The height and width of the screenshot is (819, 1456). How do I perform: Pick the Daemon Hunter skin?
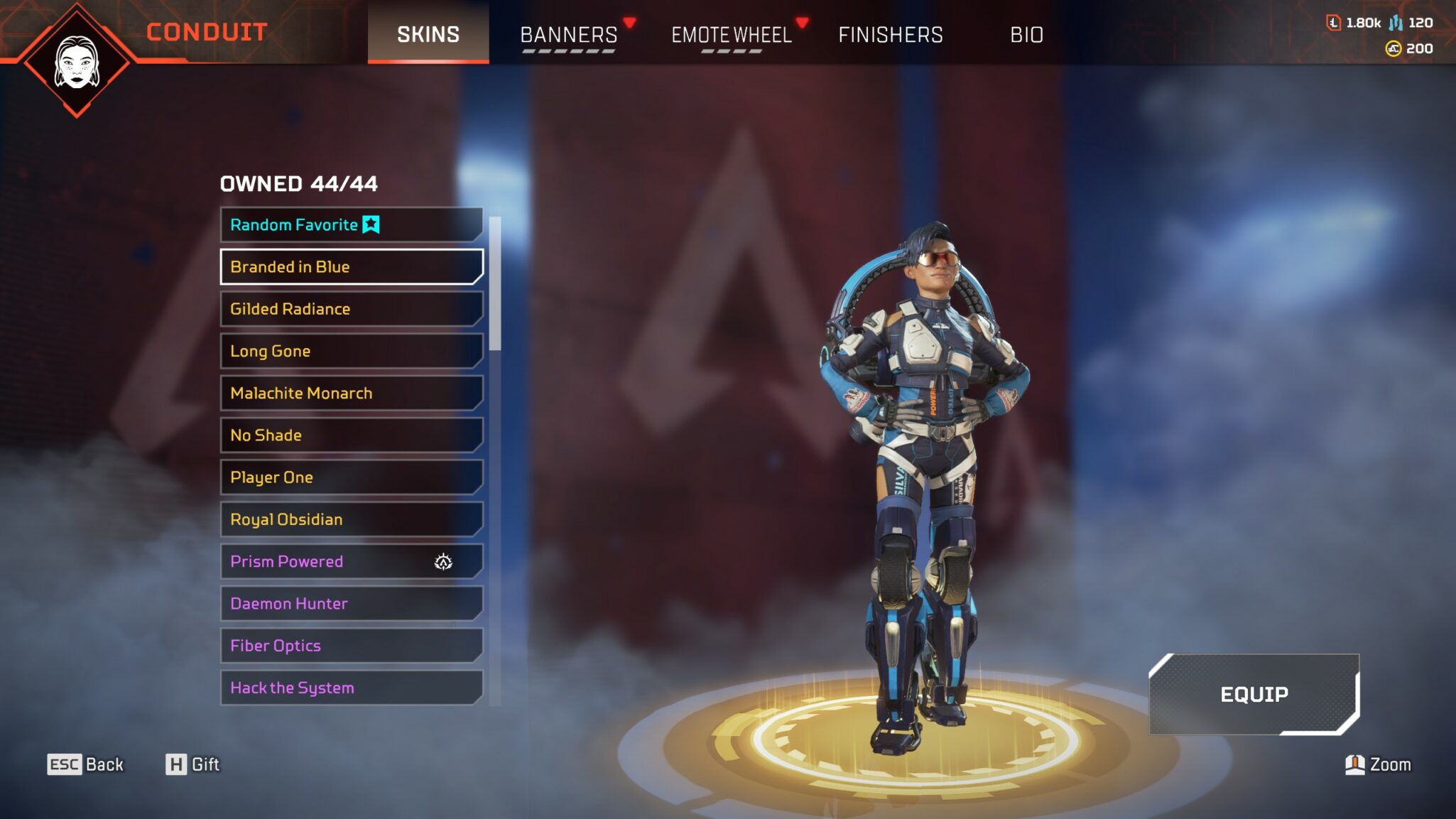point(351,603)
